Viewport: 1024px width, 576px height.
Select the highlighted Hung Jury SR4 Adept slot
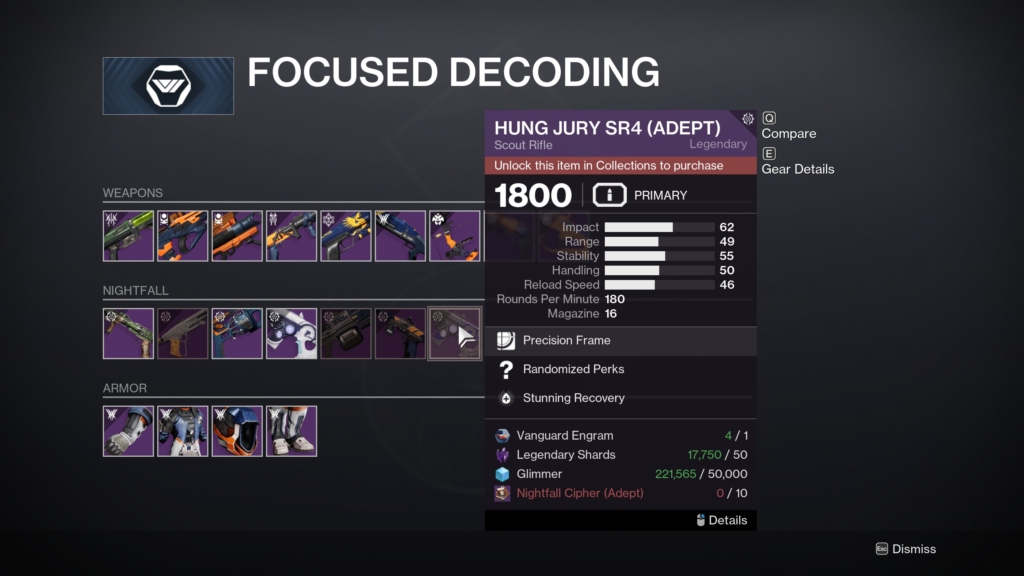pyautogui.click(x=455, y=333)
